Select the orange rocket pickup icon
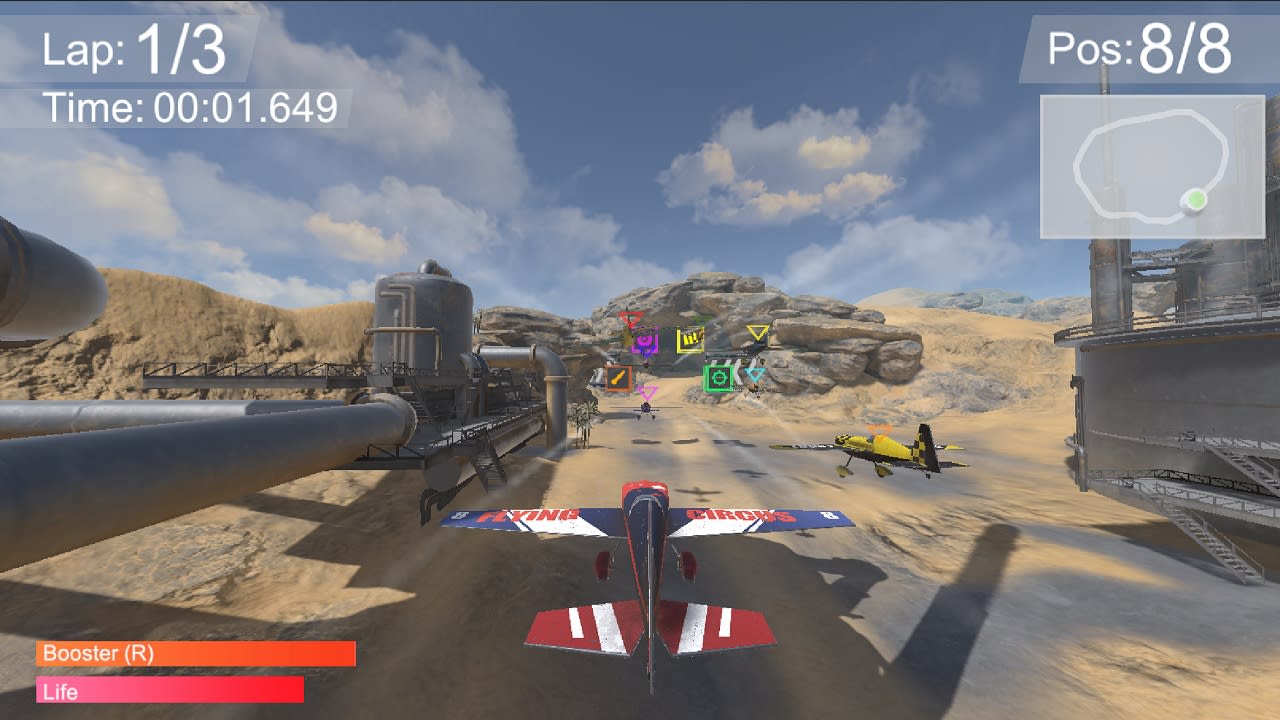 pyautogui.click(x=618, y=377)
